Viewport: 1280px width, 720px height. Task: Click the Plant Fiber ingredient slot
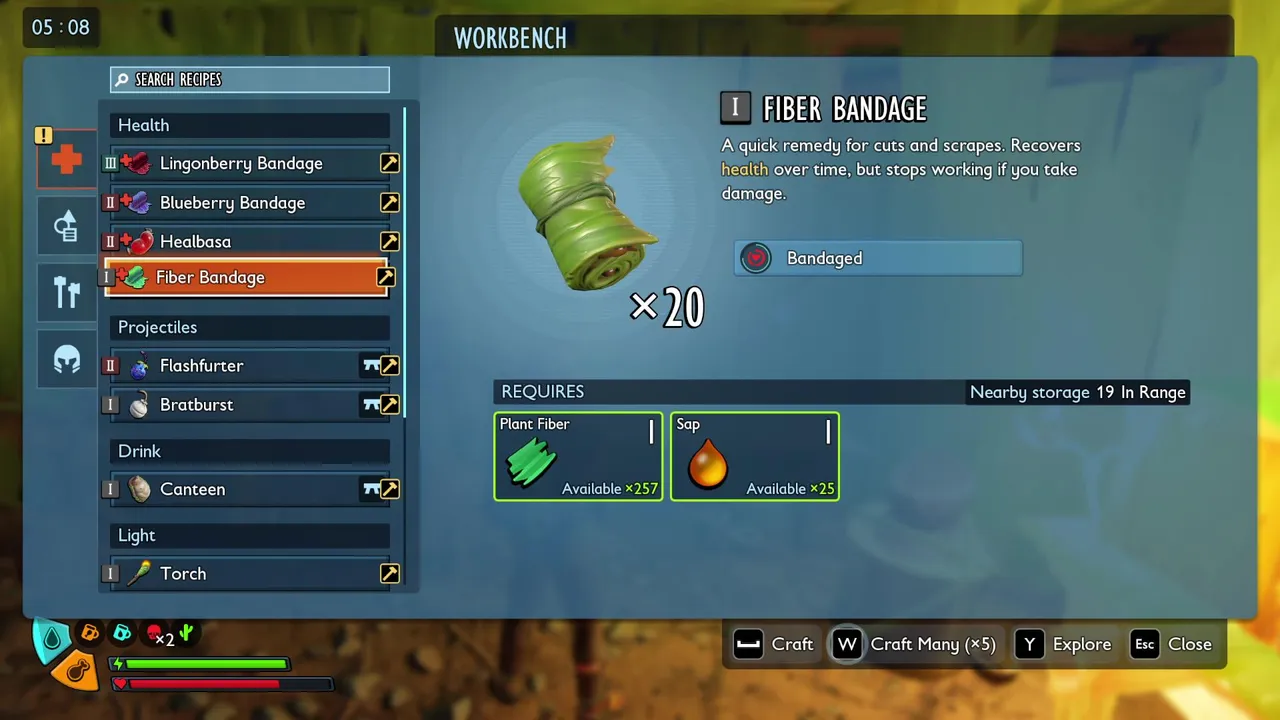pyautogui.click(x=578, y=457)
